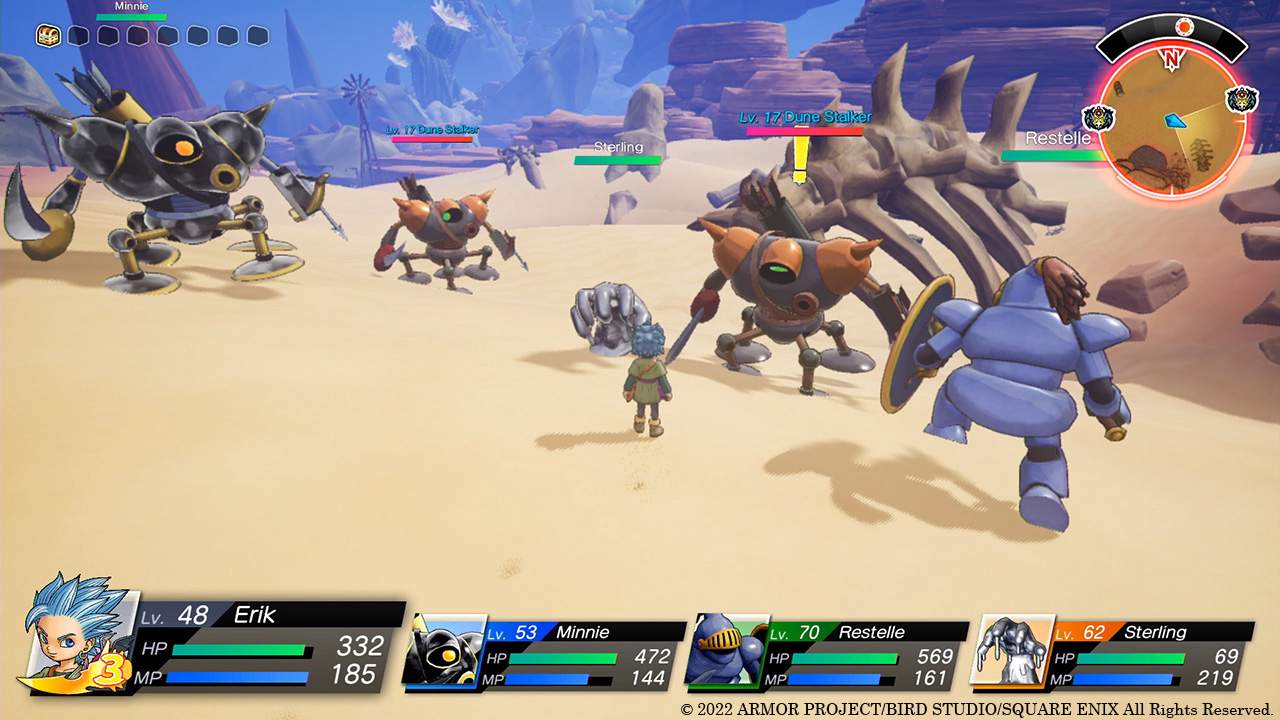Pick Sterling's monster portrait
This screenshot has height=720, width=1280.
1012,651
